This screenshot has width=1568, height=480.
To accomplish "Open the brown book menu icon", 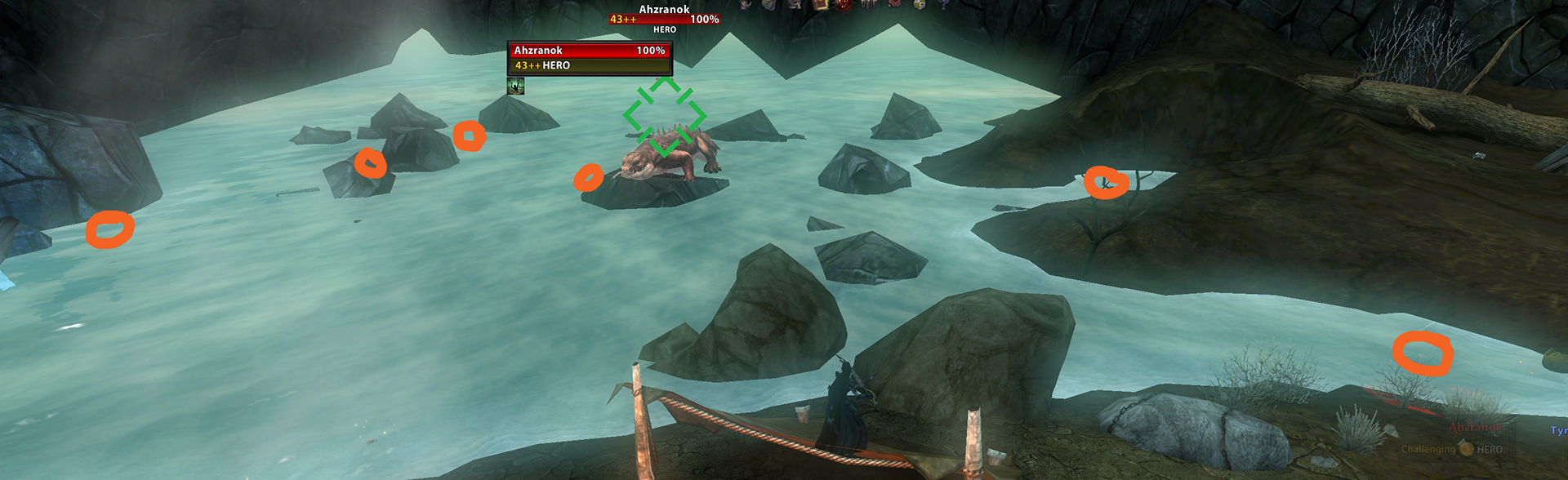I will point(820,5).
